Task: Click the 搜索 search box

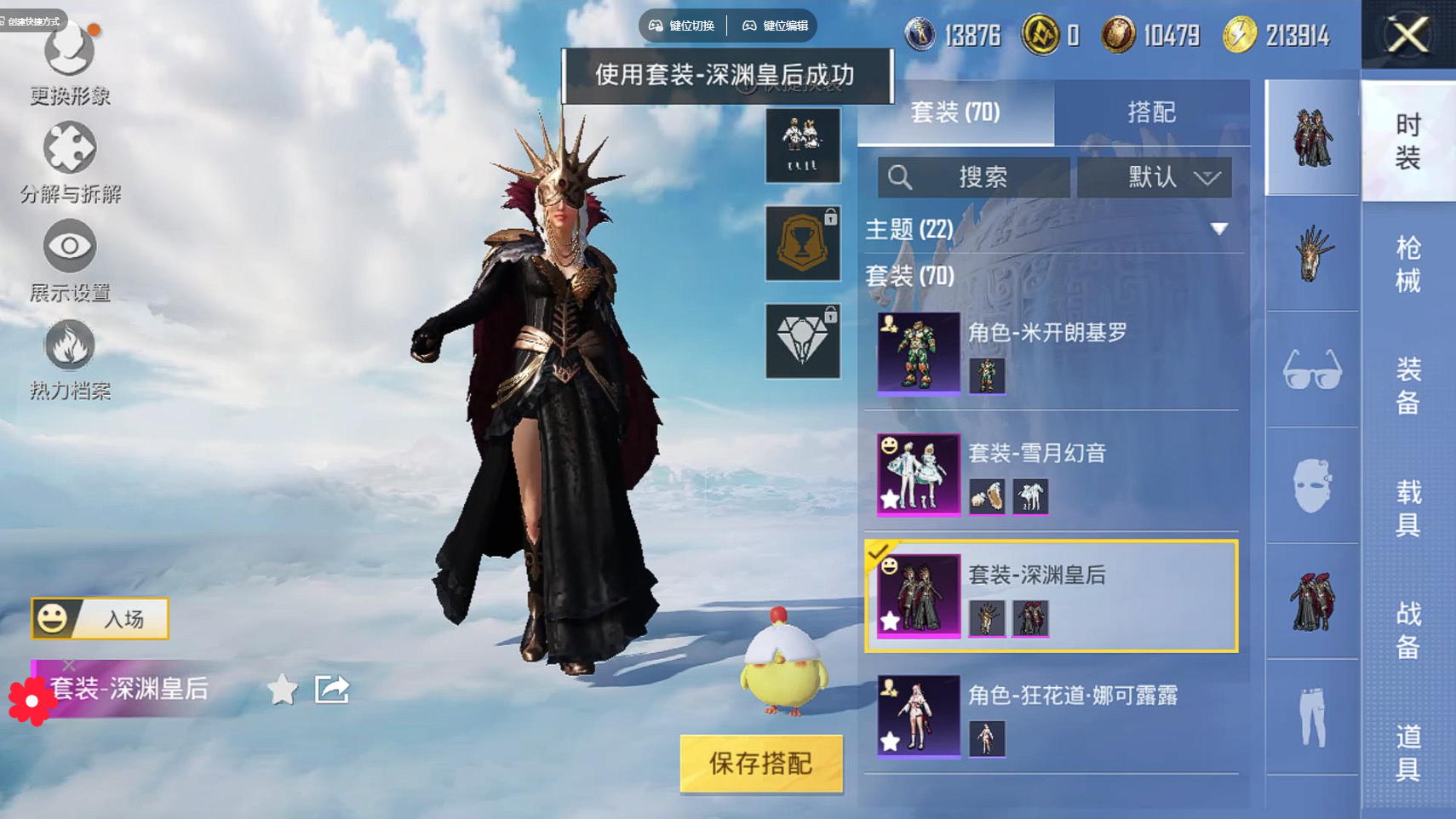Action: (x=974, y=177)
